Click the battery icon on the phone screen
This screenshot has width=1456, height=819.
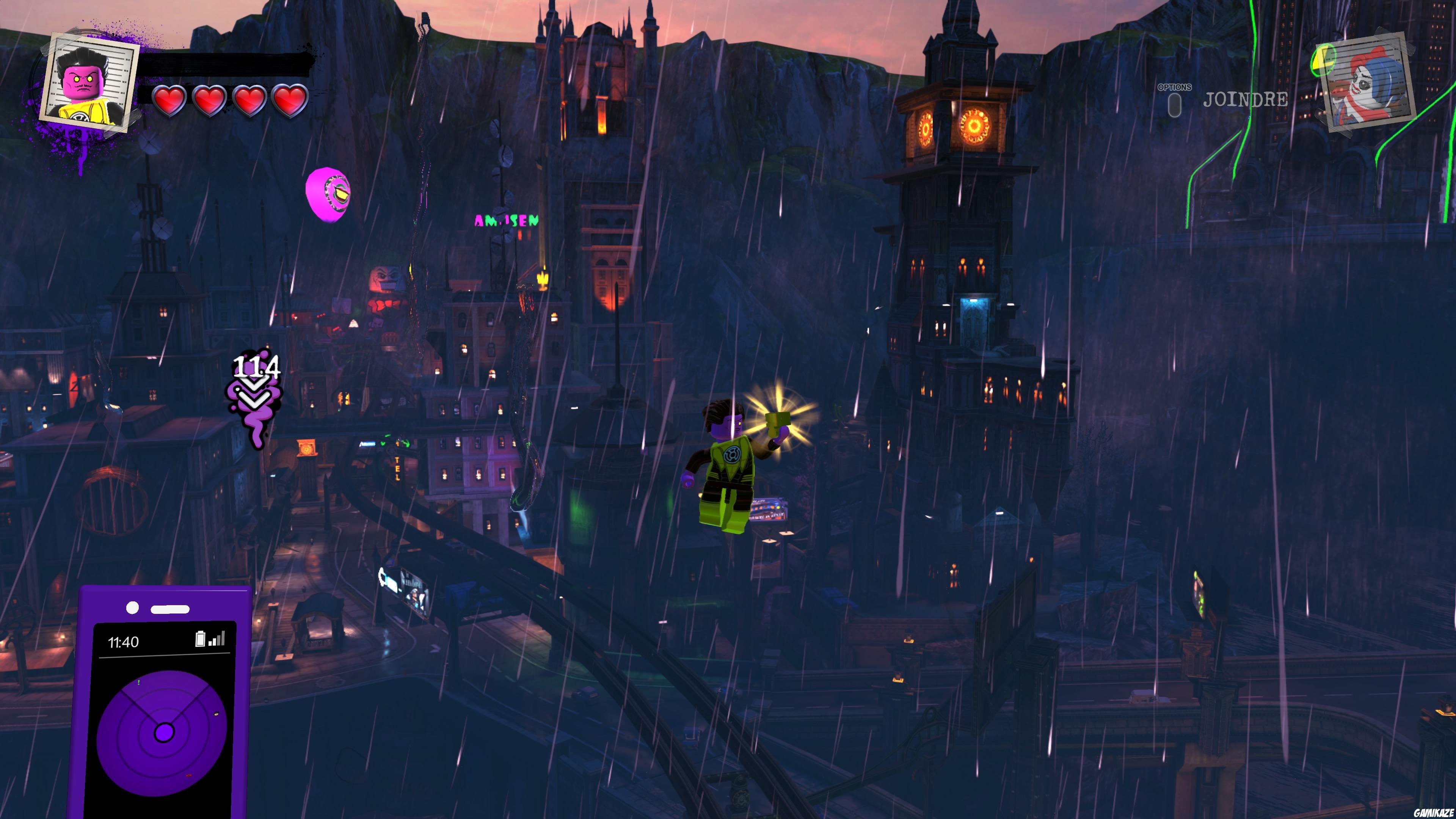coord(201,639)
